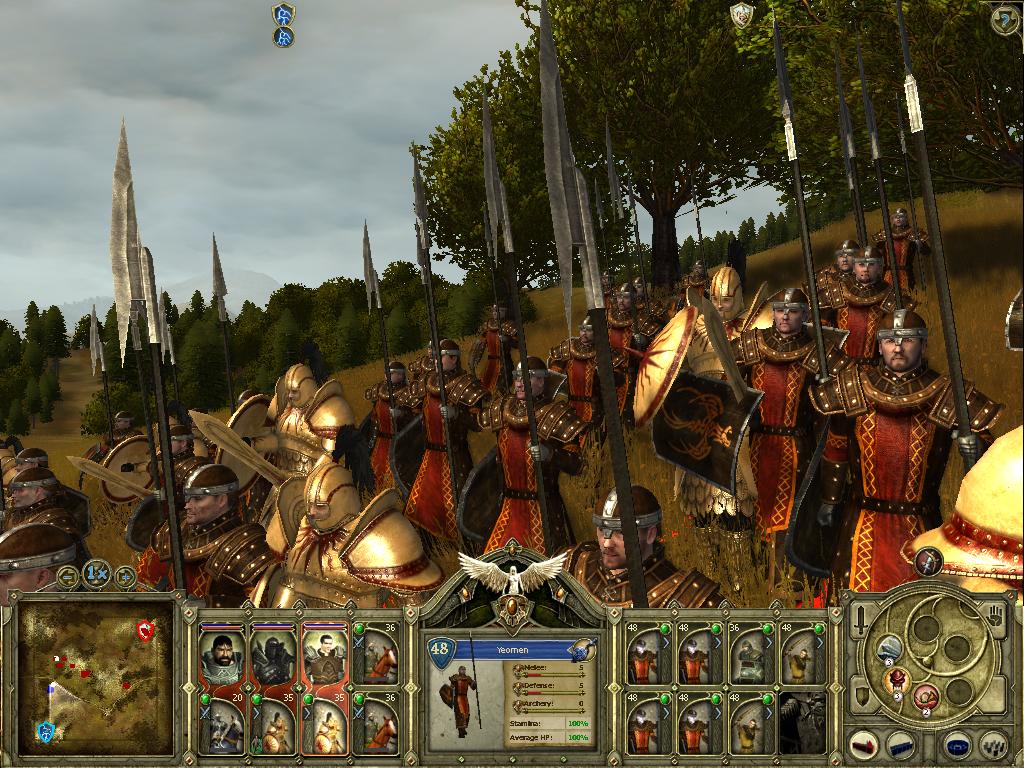The image size is (1024, 768).
Task: Choose the blue line formation button
Action: pyautogui.click(x=902, y=745)
